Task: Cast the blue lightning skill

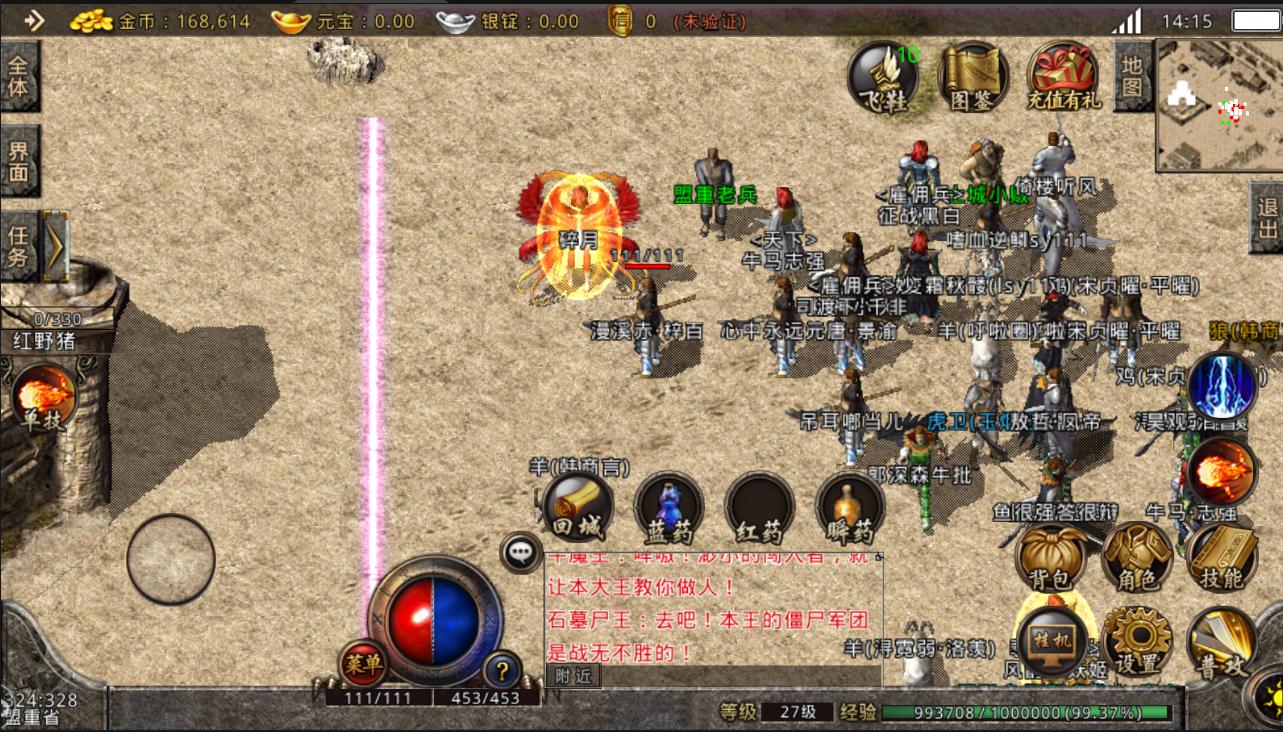Action: pyautogui.click(x=1222, y=386)
